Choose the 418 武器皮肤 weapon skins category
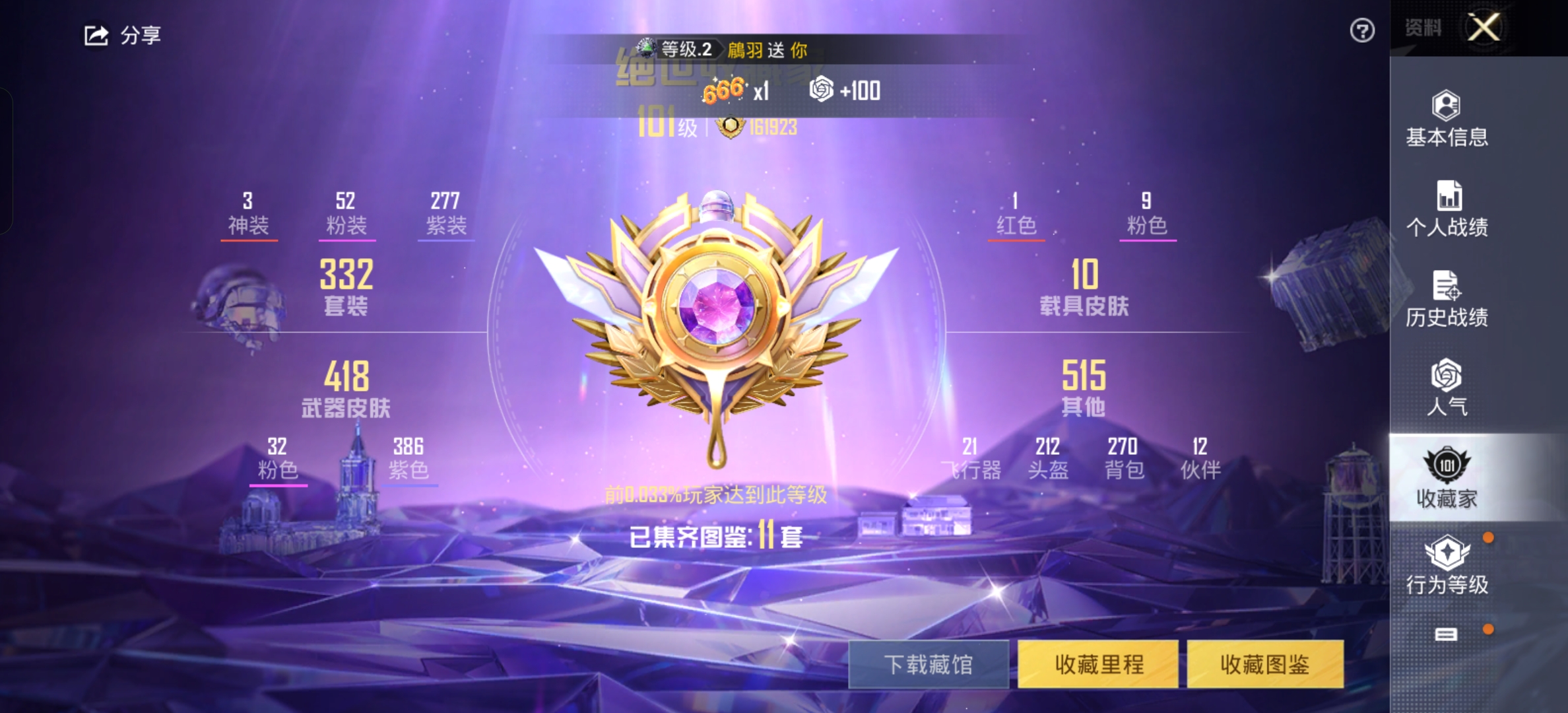The height and width of the screenshot is (713, 1568). click(346, 390)
